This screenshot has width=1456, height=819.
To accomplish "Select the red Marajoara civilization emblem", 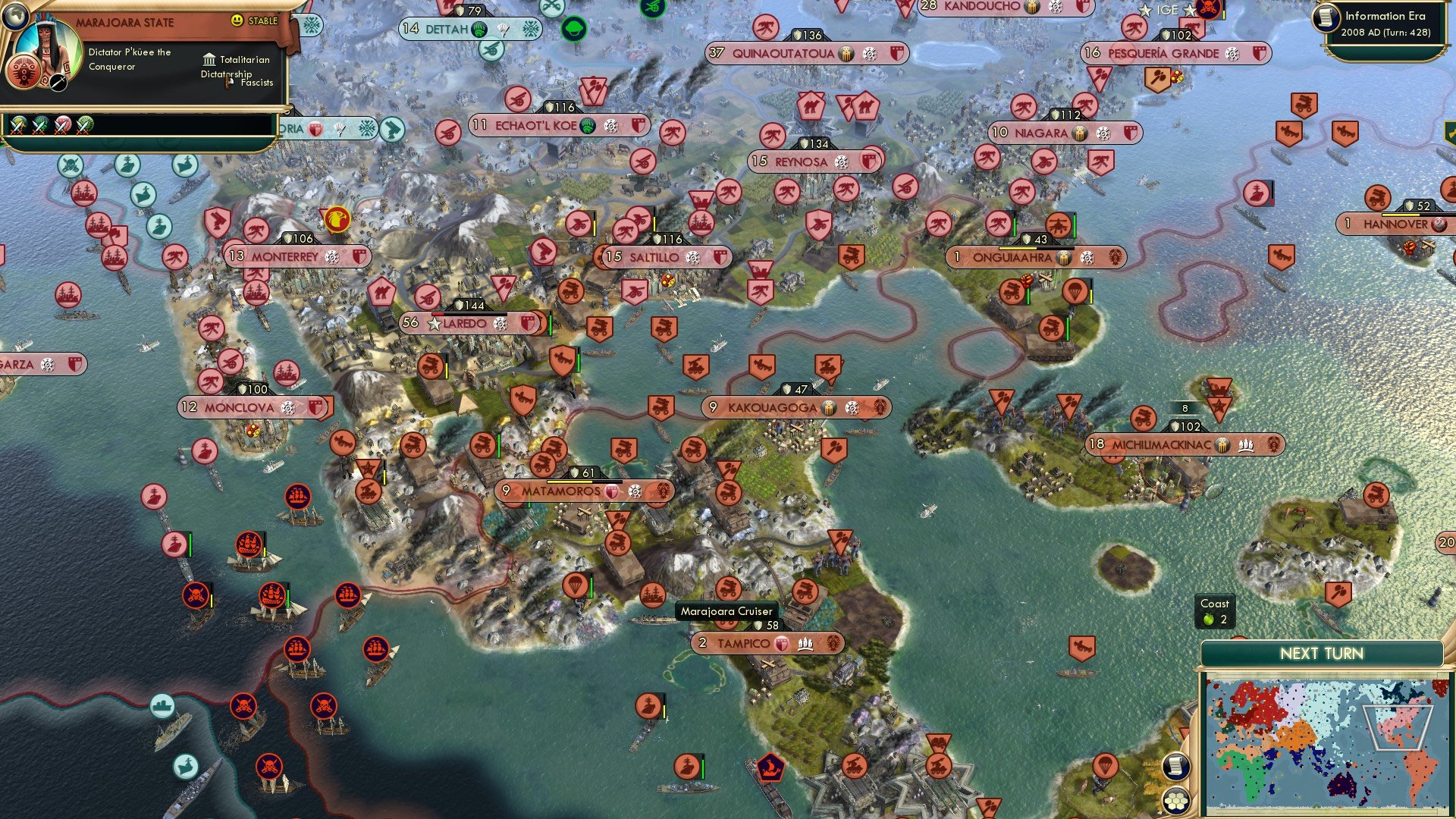I will 23,72.
